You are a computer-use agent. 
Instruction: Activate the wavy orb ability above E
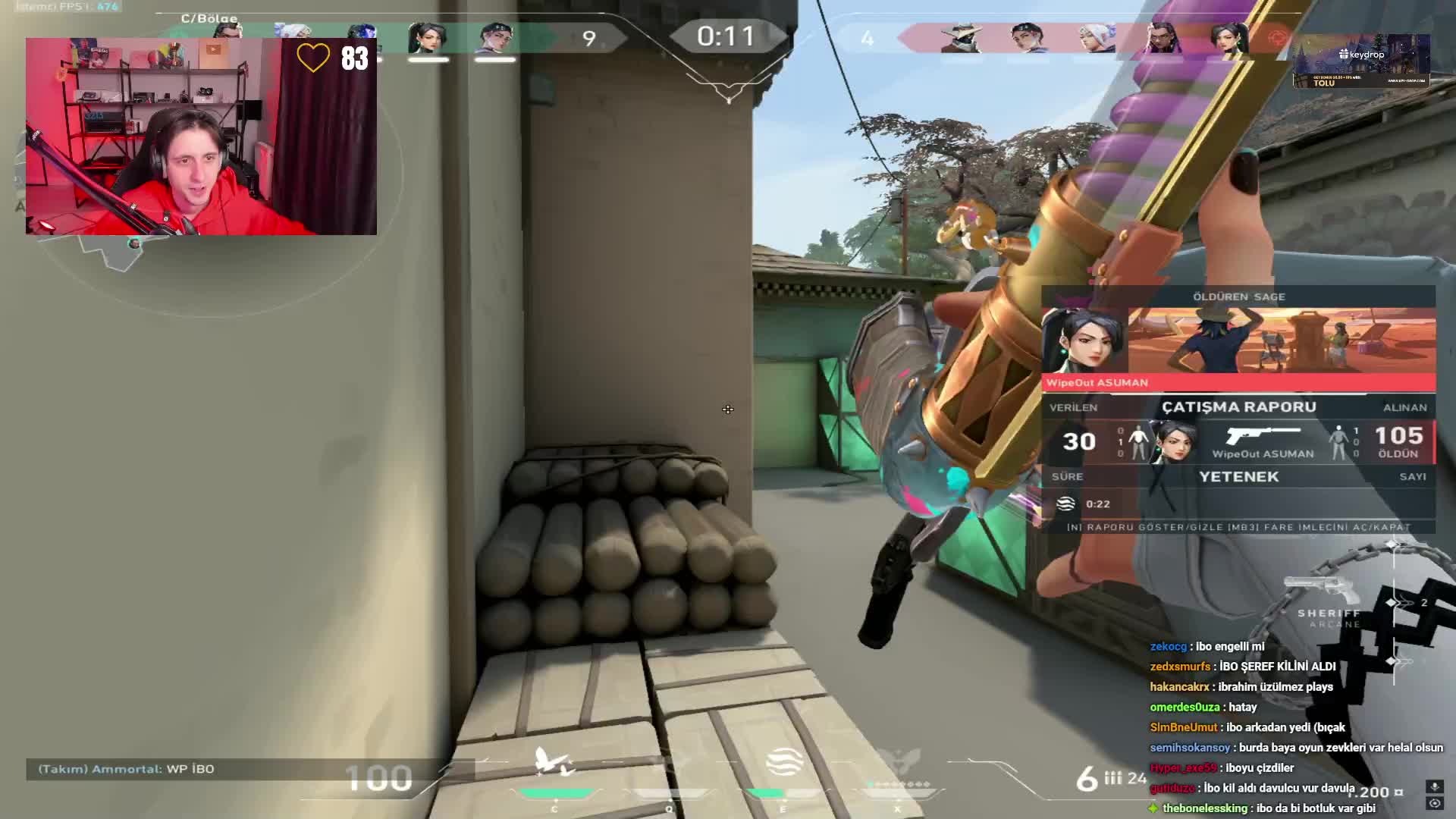tap(784, 762)
